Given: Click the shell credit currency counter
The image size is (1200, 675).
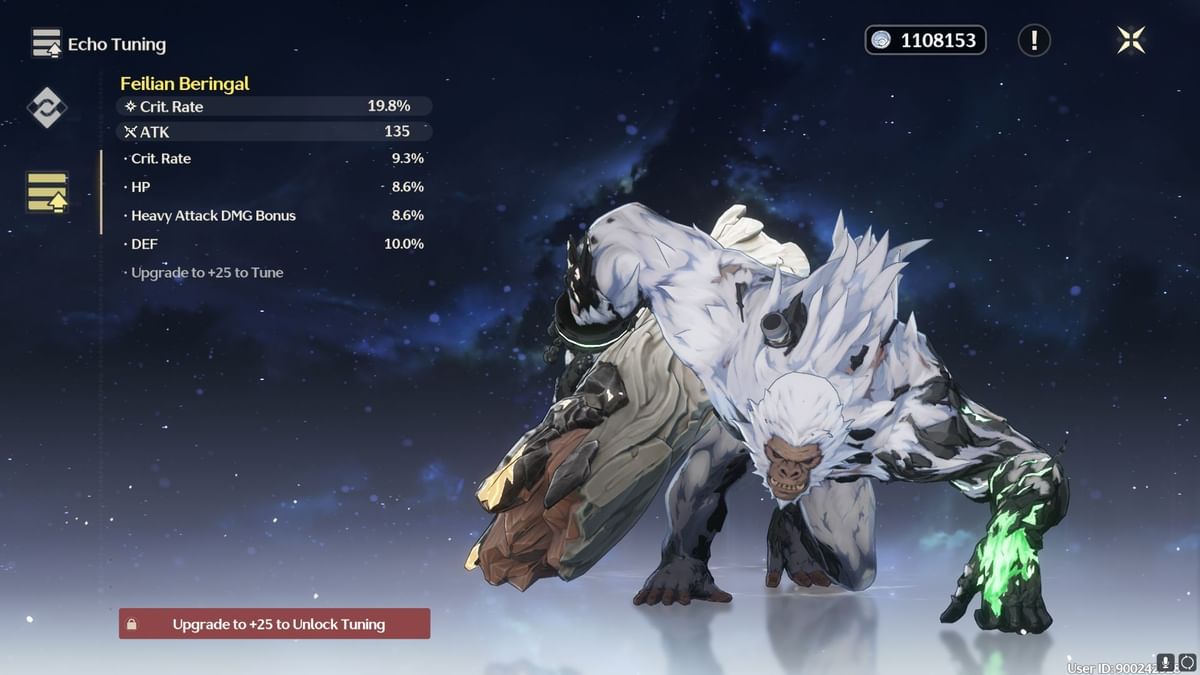Looking at the screenshot, I should [925, 40].
